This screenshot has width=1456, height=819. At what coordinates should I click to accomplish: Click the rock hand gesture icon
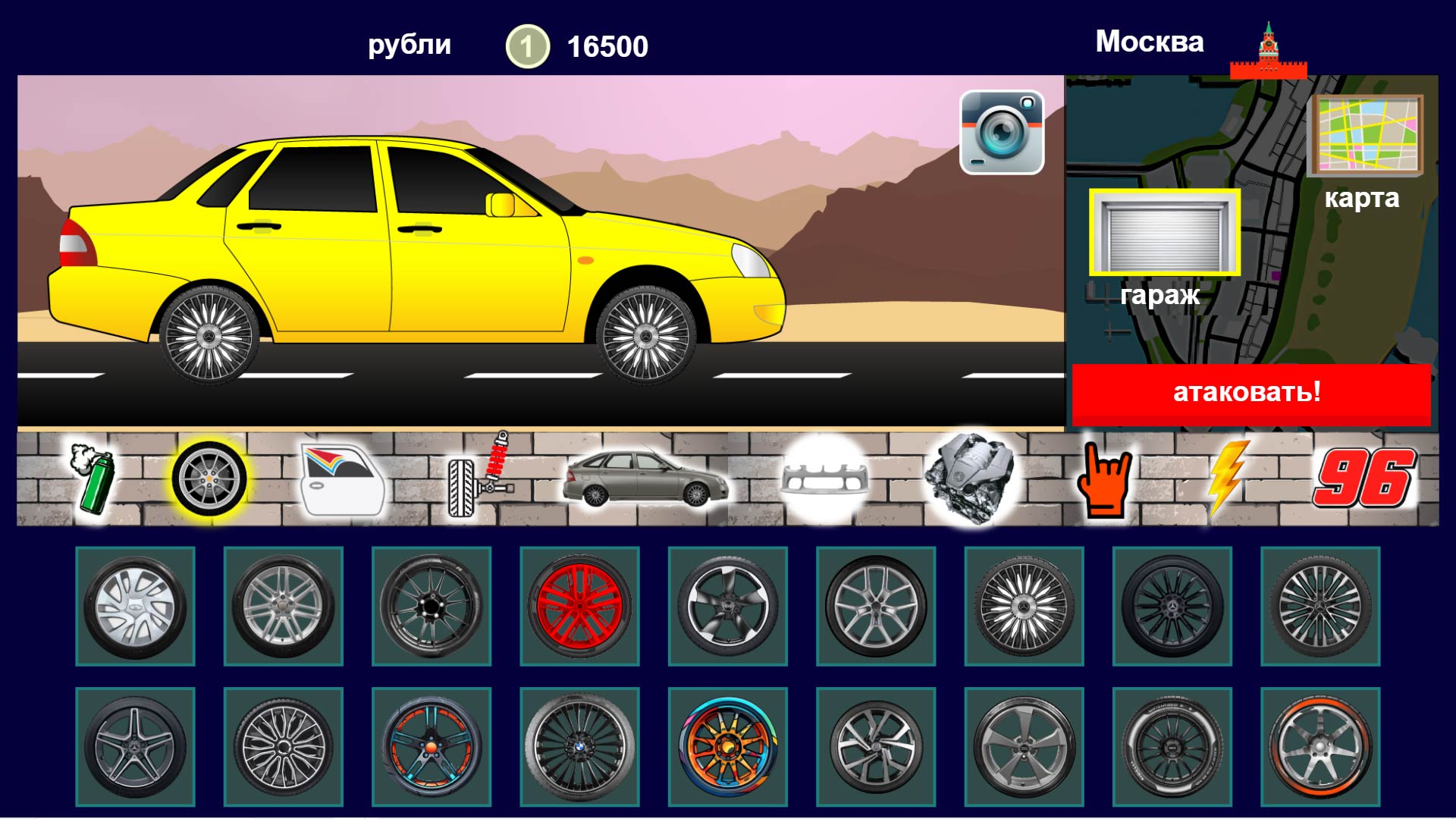click(1107, 478)
